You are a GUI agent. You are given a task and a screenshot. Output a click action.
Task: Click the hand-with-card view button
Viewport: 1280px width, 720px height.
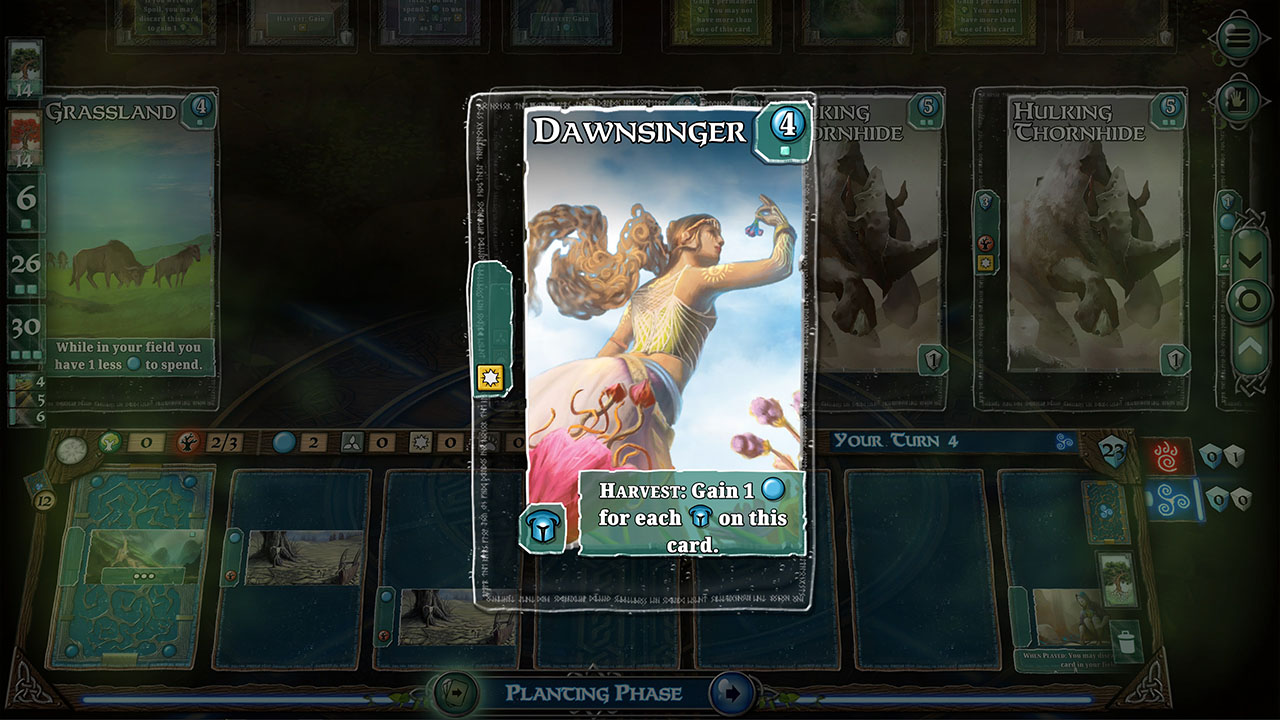coord(1238,100)
